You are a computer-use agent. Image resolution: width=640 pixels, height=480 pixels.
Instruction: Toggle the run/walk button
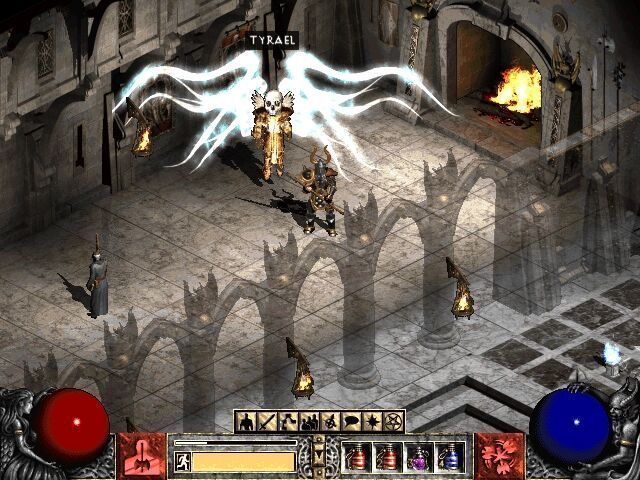point(183,461)
